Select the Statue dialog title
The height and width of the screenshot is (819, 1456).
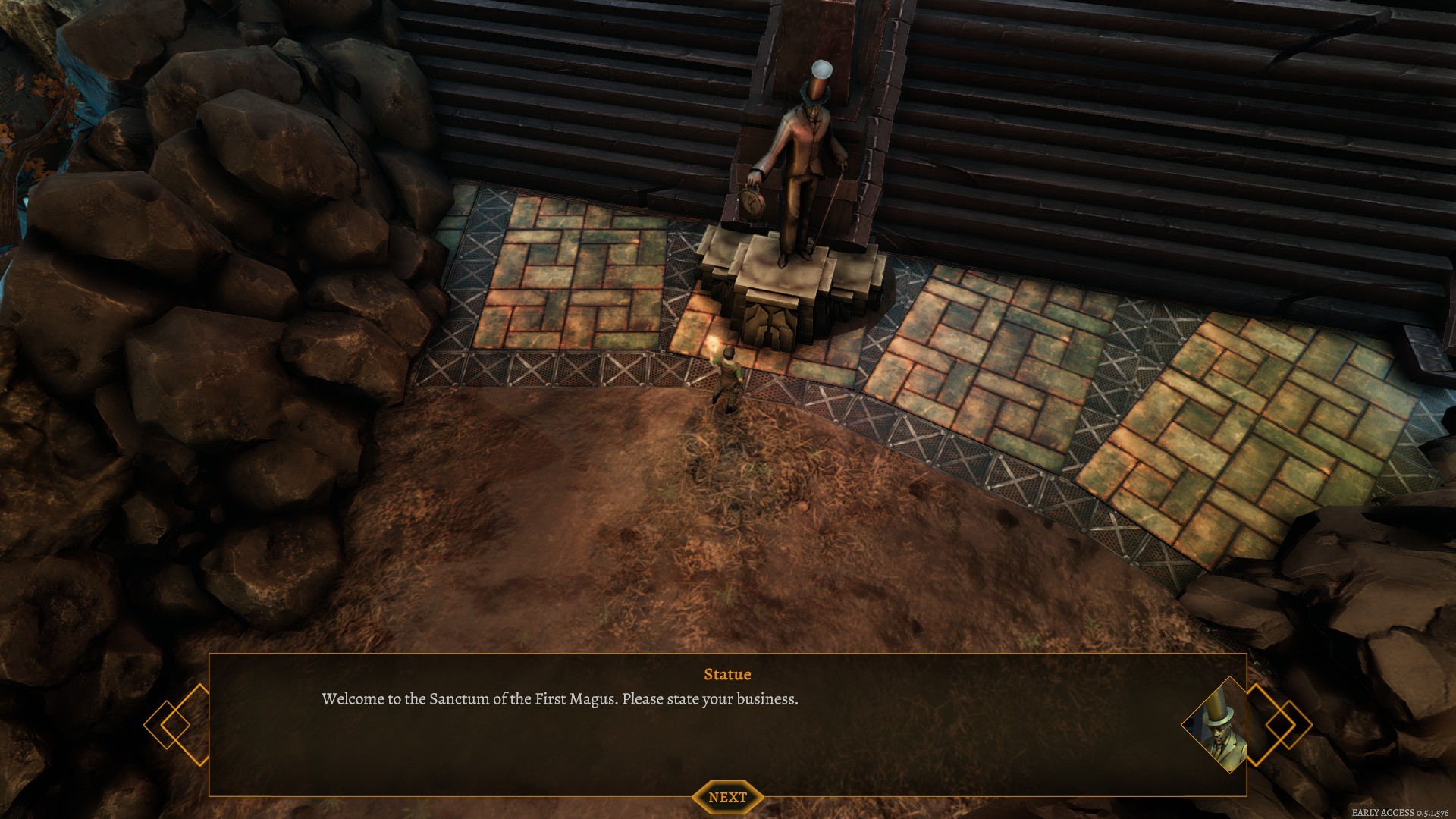coord(726,674)
